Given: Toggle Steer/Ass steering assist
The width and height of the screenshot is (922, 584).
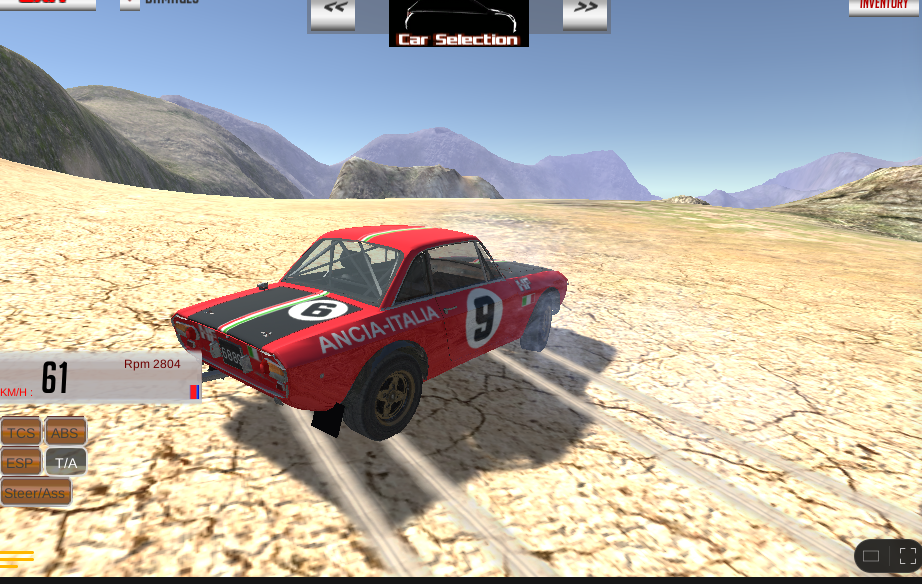Looking at the screenshot, I should tap(35, 492).
